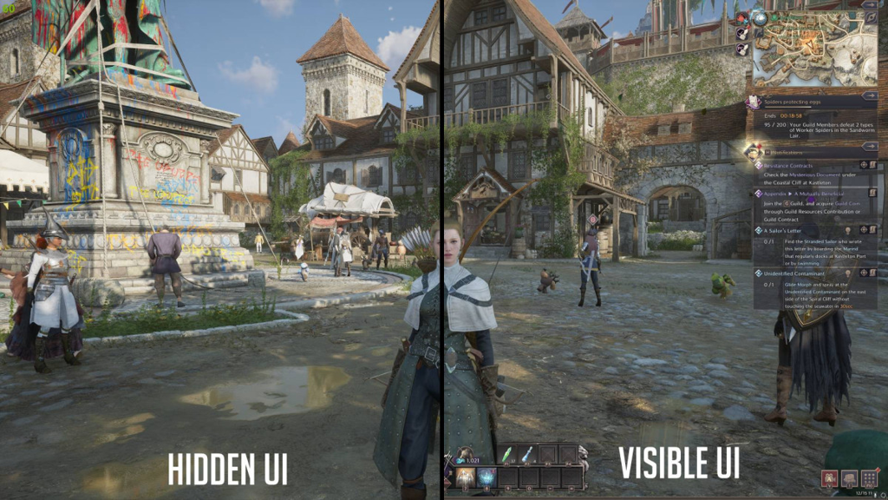Open the bag icon beside the grid

850,480
